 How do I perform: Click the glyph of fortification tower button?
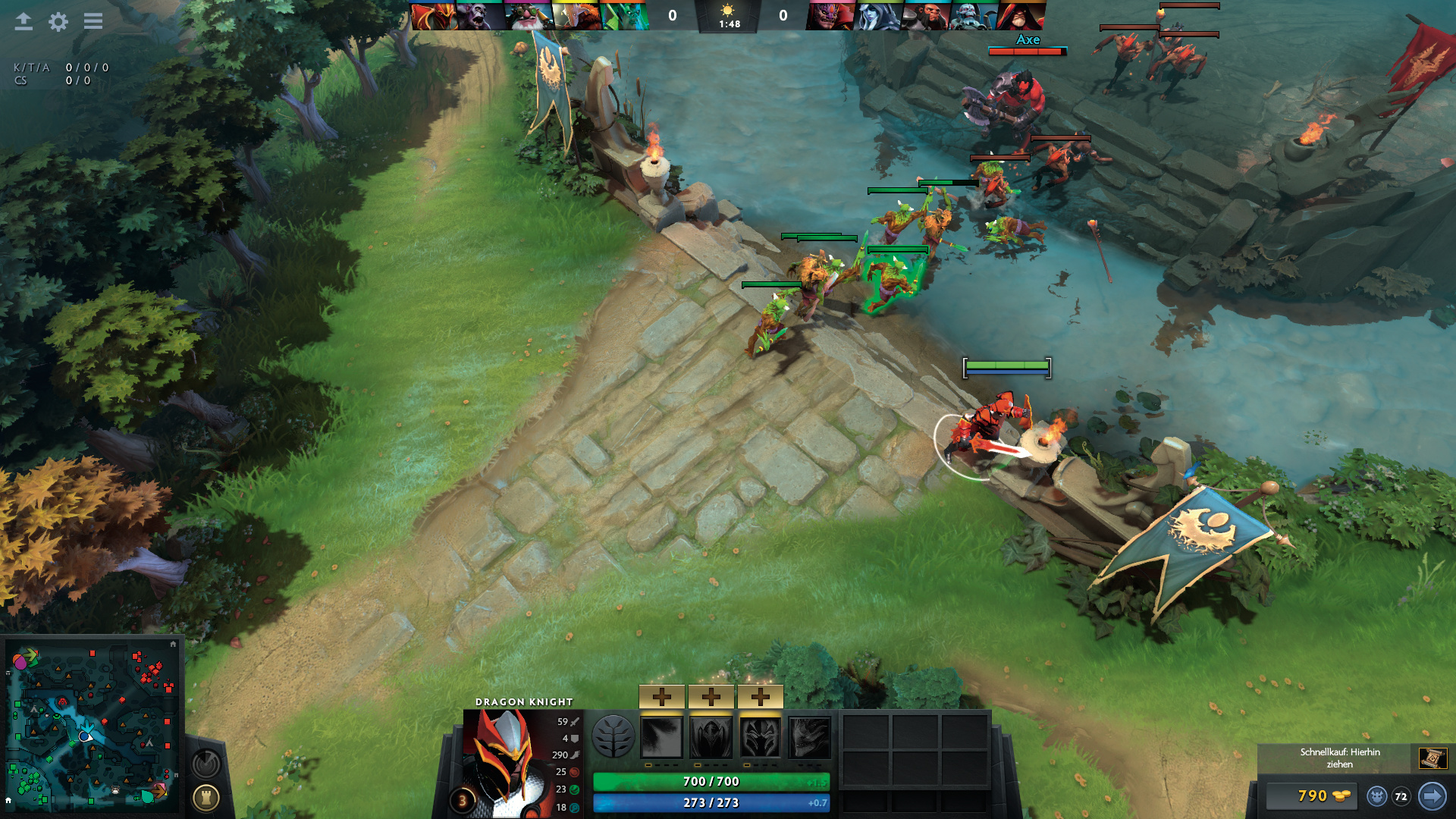click(x=206, y=798)
